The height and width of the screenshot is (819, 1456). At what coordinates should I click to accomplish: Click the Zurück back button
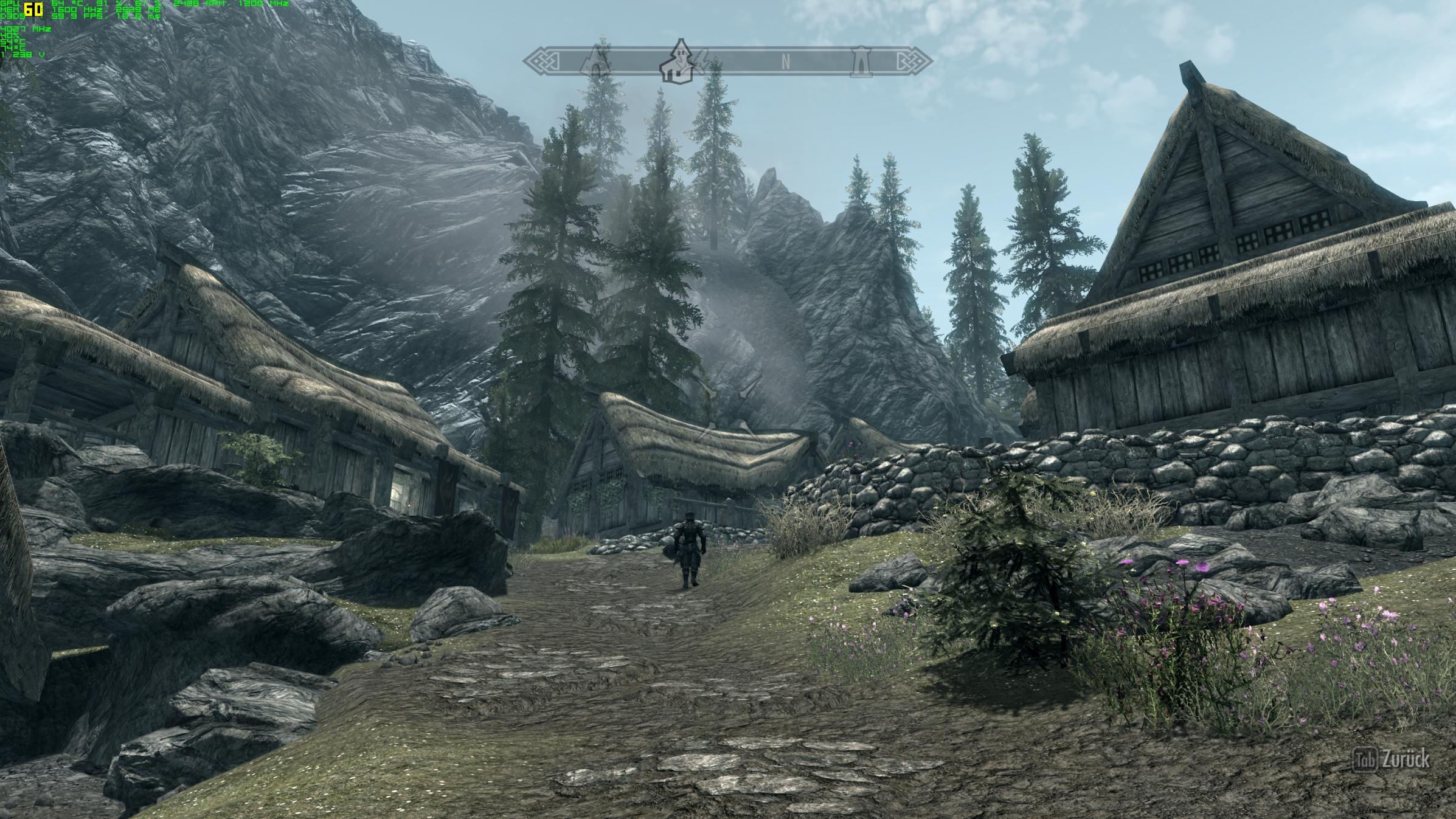(x=1393, y=759)
